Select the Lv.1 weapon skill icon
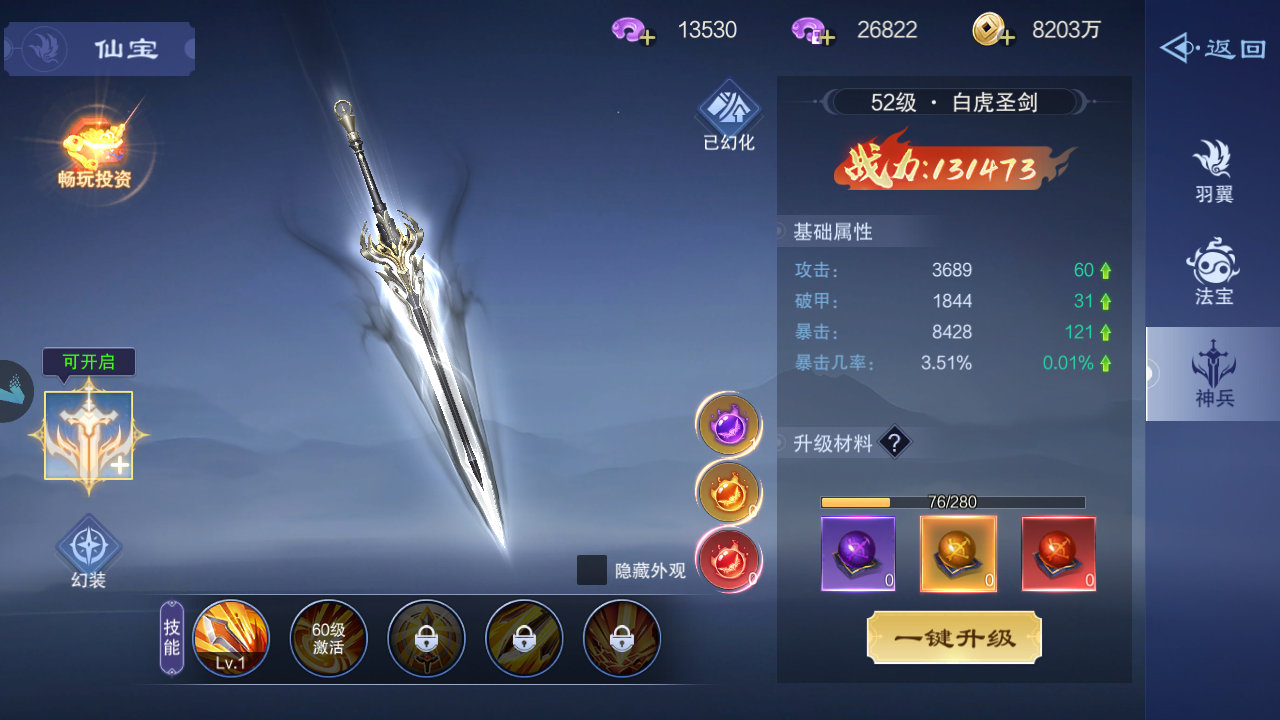The image size is (1280, 720). (231, 638)
